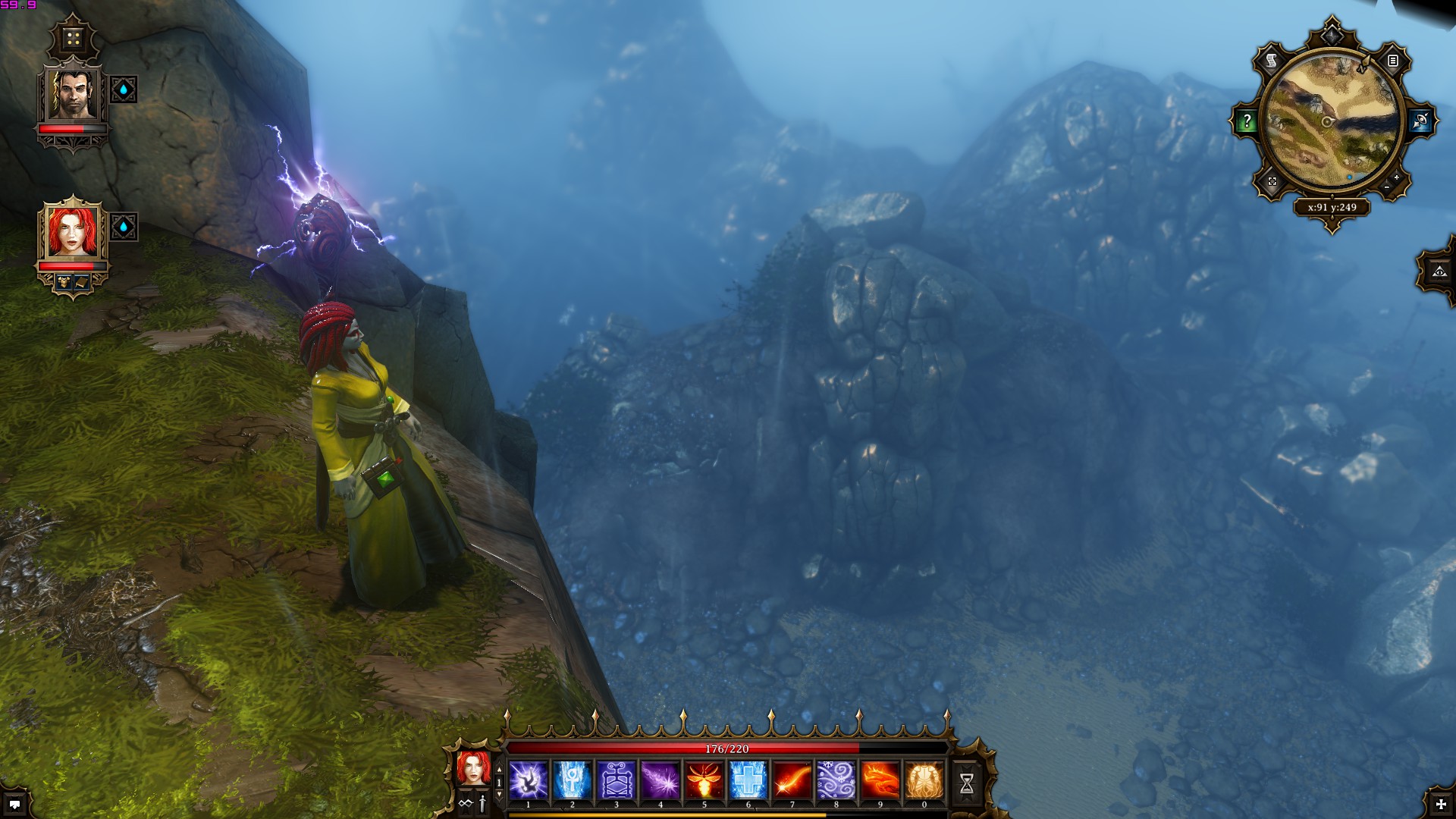Activate the fiery firefly skill in slot 5

tap(704, 780)
